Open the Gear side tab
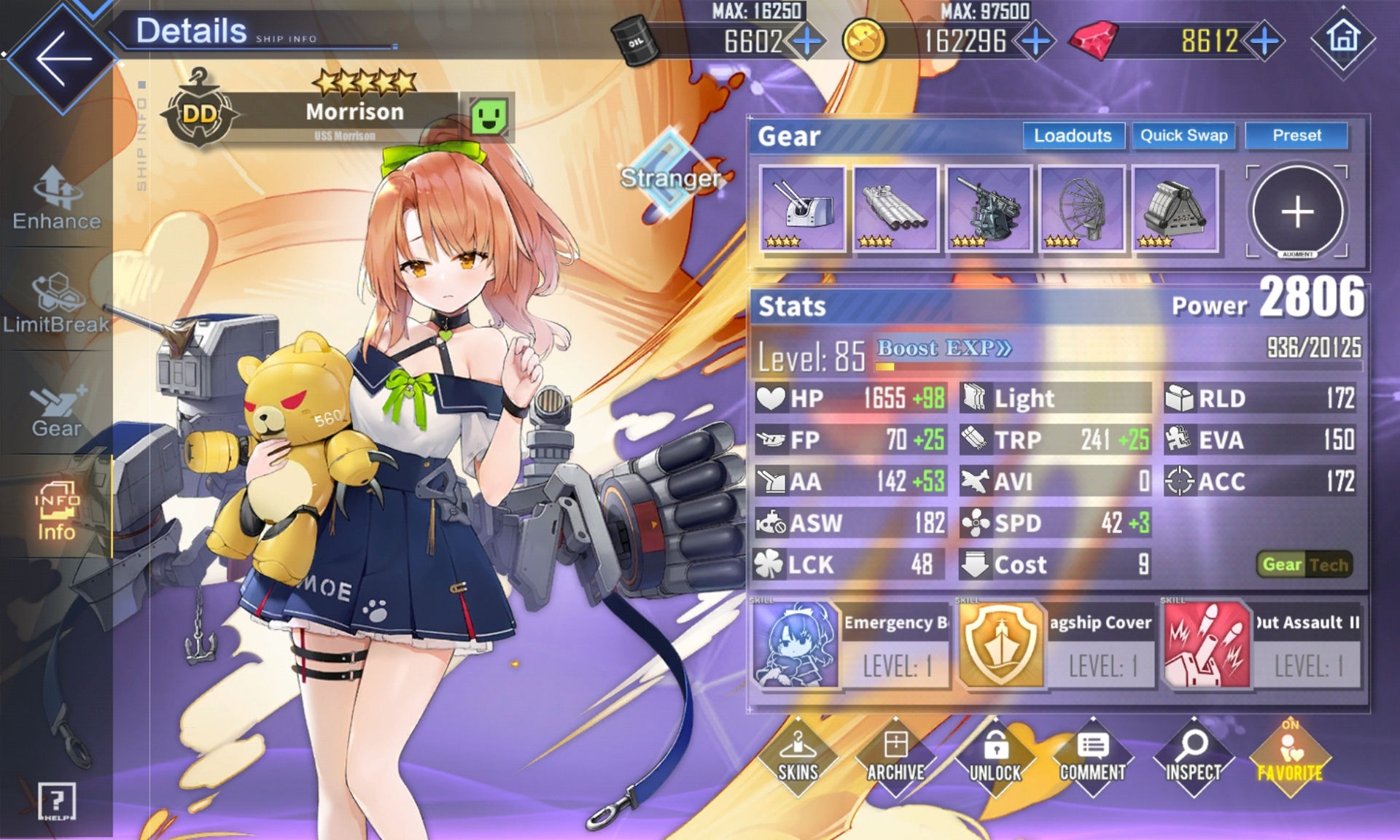The image size is (1400, 840). [x=57, y=410]
